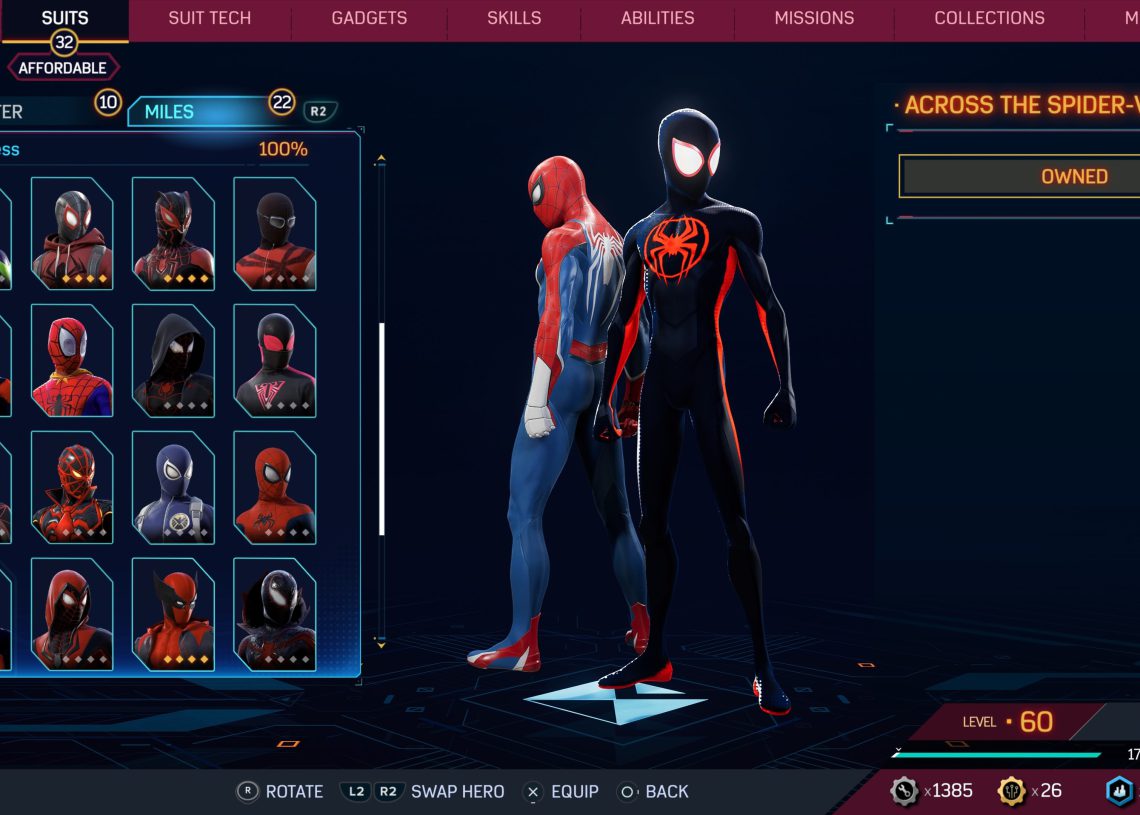Select the Suits tab

pos(65,18)
